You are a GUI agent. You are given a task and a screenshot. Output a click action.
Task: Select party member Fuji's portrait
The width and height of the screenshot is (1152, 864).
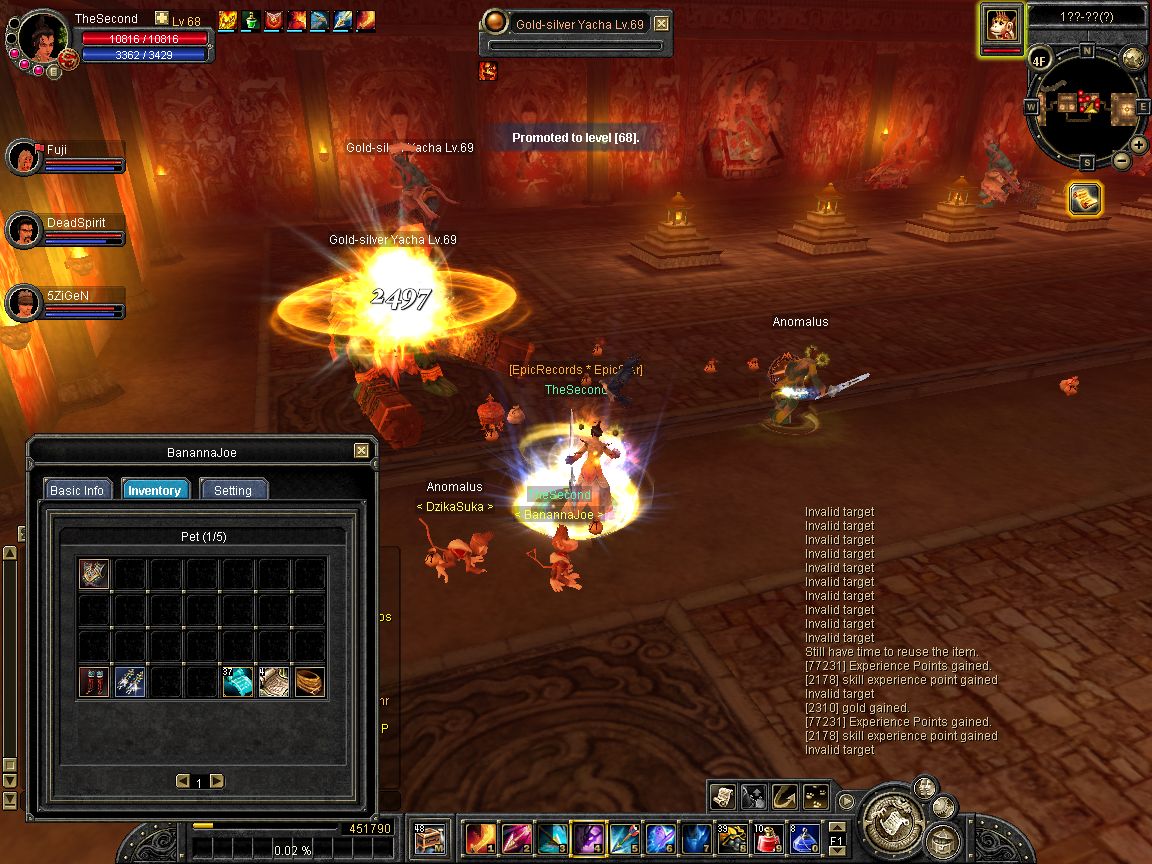click(x=22, y=156)
